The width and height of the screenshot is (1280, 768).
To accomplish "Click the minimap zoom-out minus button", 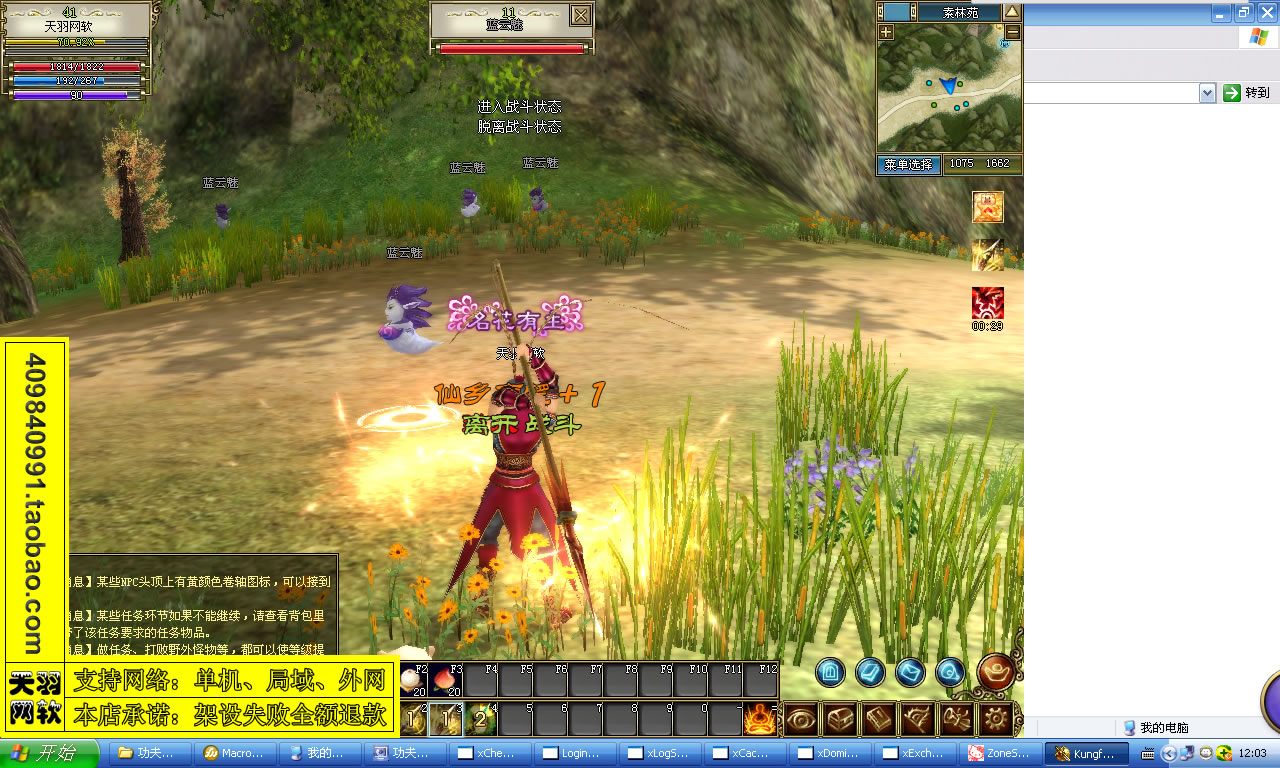I will 1012,32.
